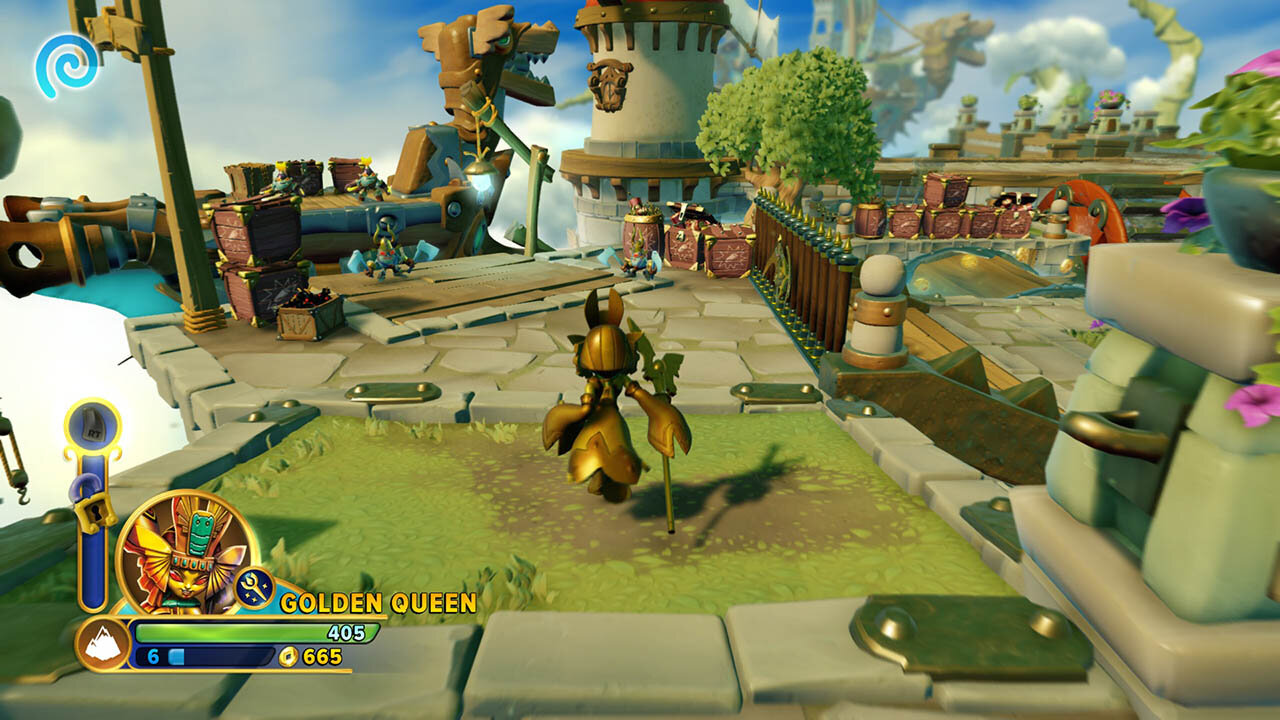Click the blue swirl icon

(67, 65)
